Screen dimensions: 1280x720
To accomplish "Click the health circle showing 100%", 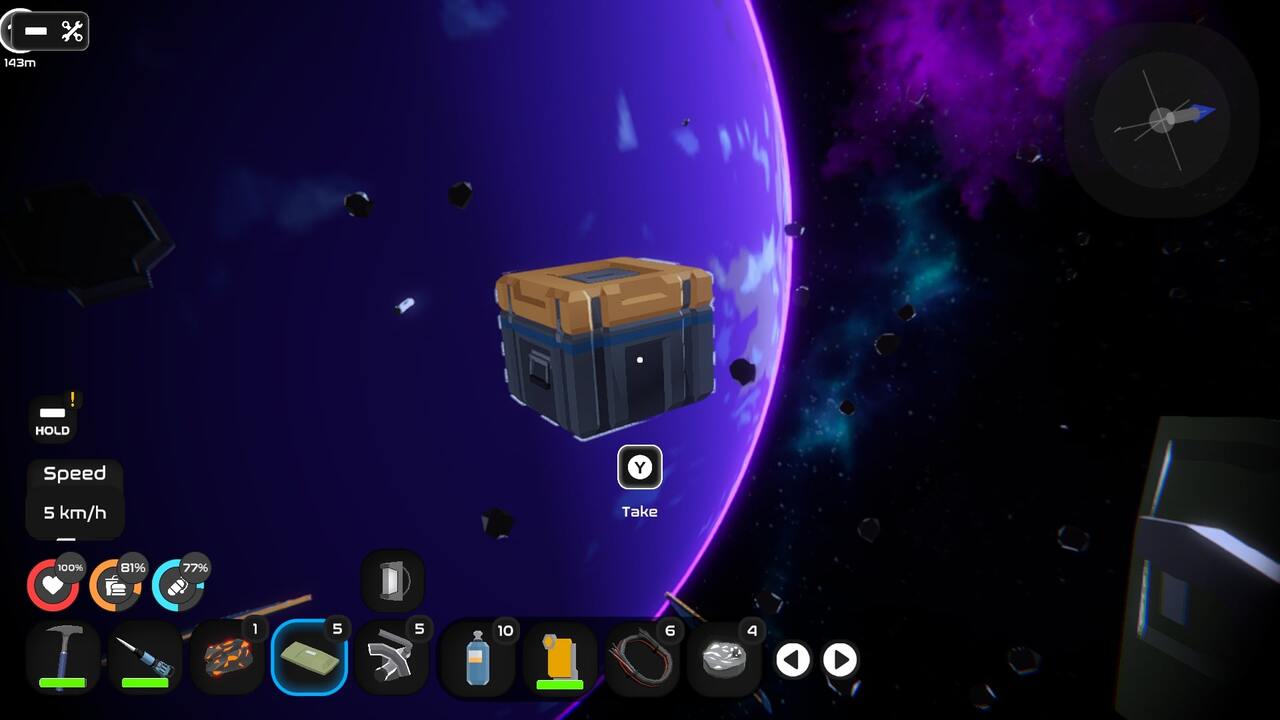I will [54, 584].
